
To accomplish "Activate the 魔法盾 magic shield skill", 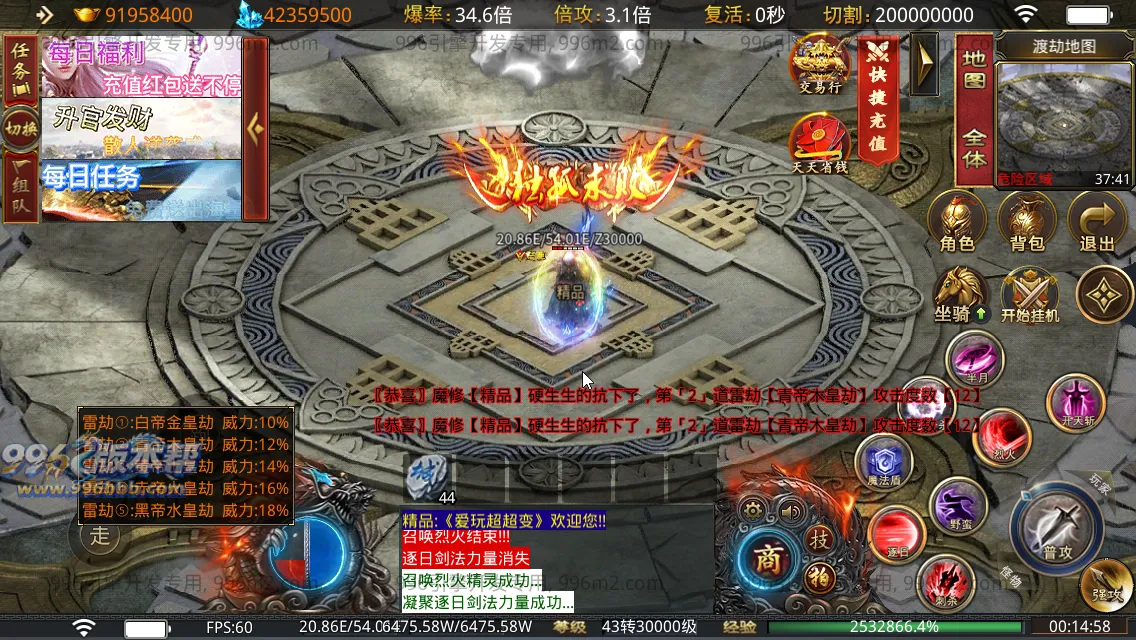I will pyautogui.click(x=884, y=463).
